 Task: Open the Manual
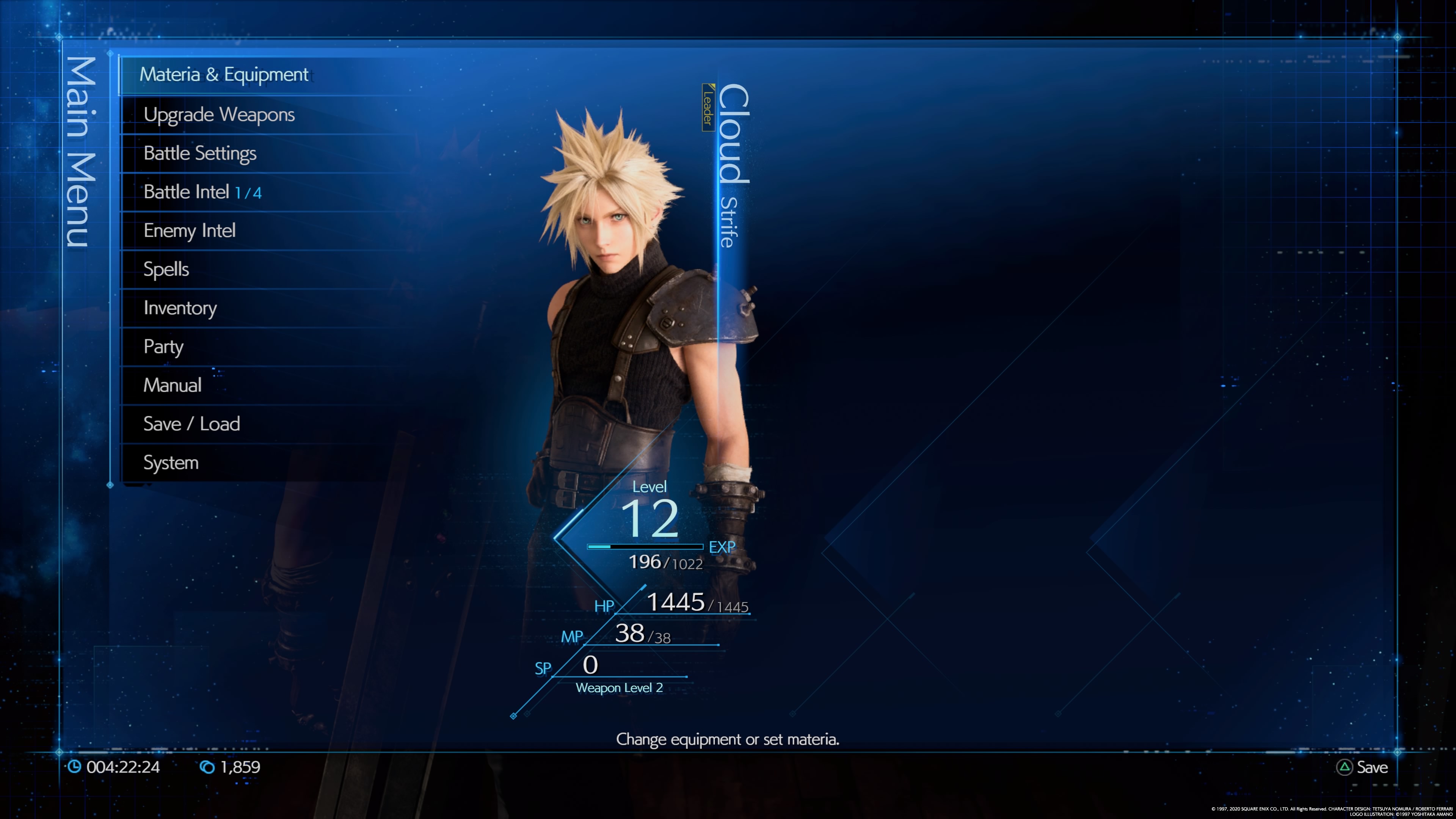pyautogui.click(x=173, y=386)
